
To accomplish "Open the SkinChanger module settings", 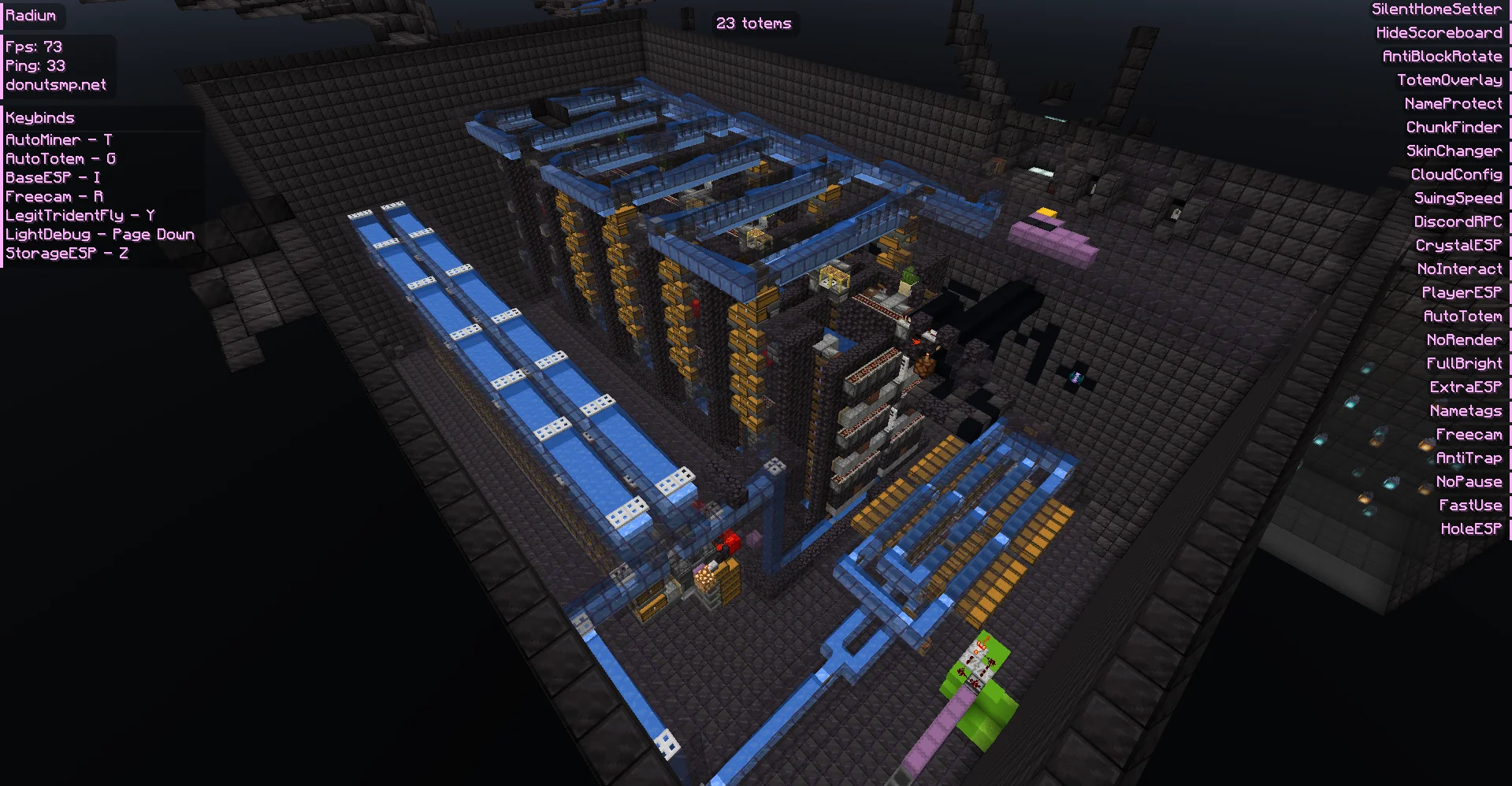I will (1453, 150).
